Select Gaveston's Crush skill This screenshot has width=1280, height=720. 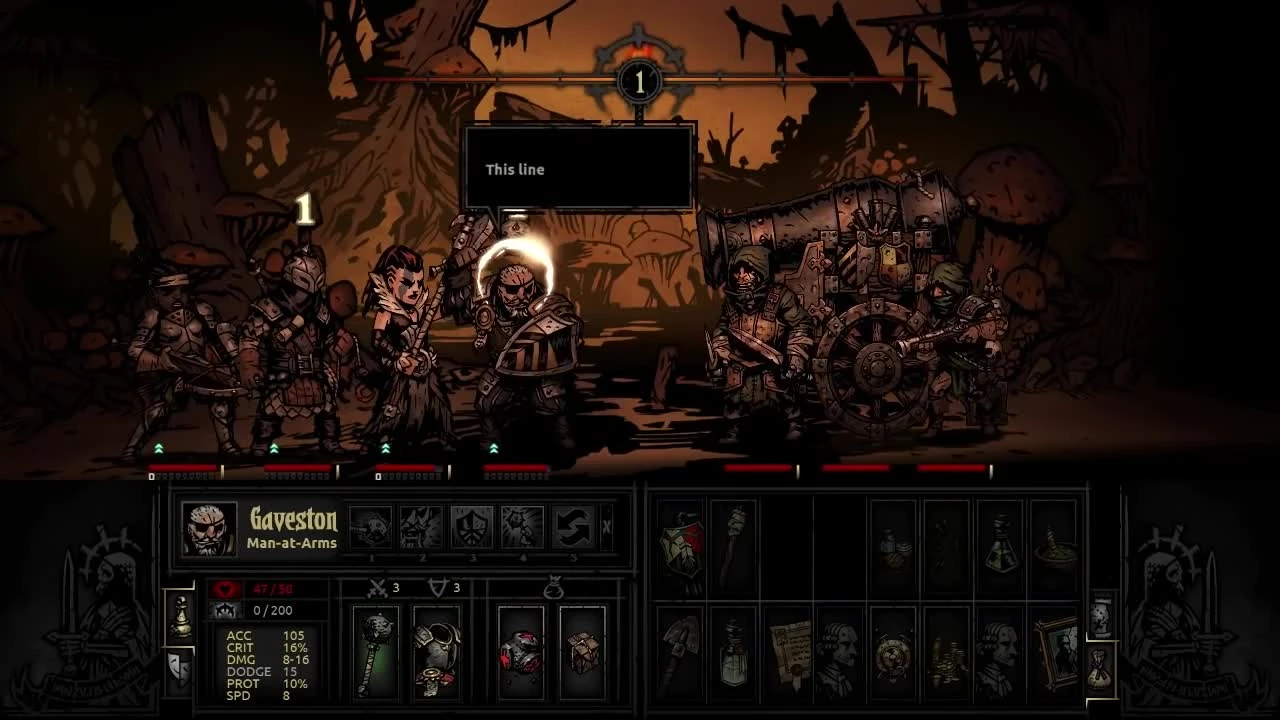coord(372,527)
